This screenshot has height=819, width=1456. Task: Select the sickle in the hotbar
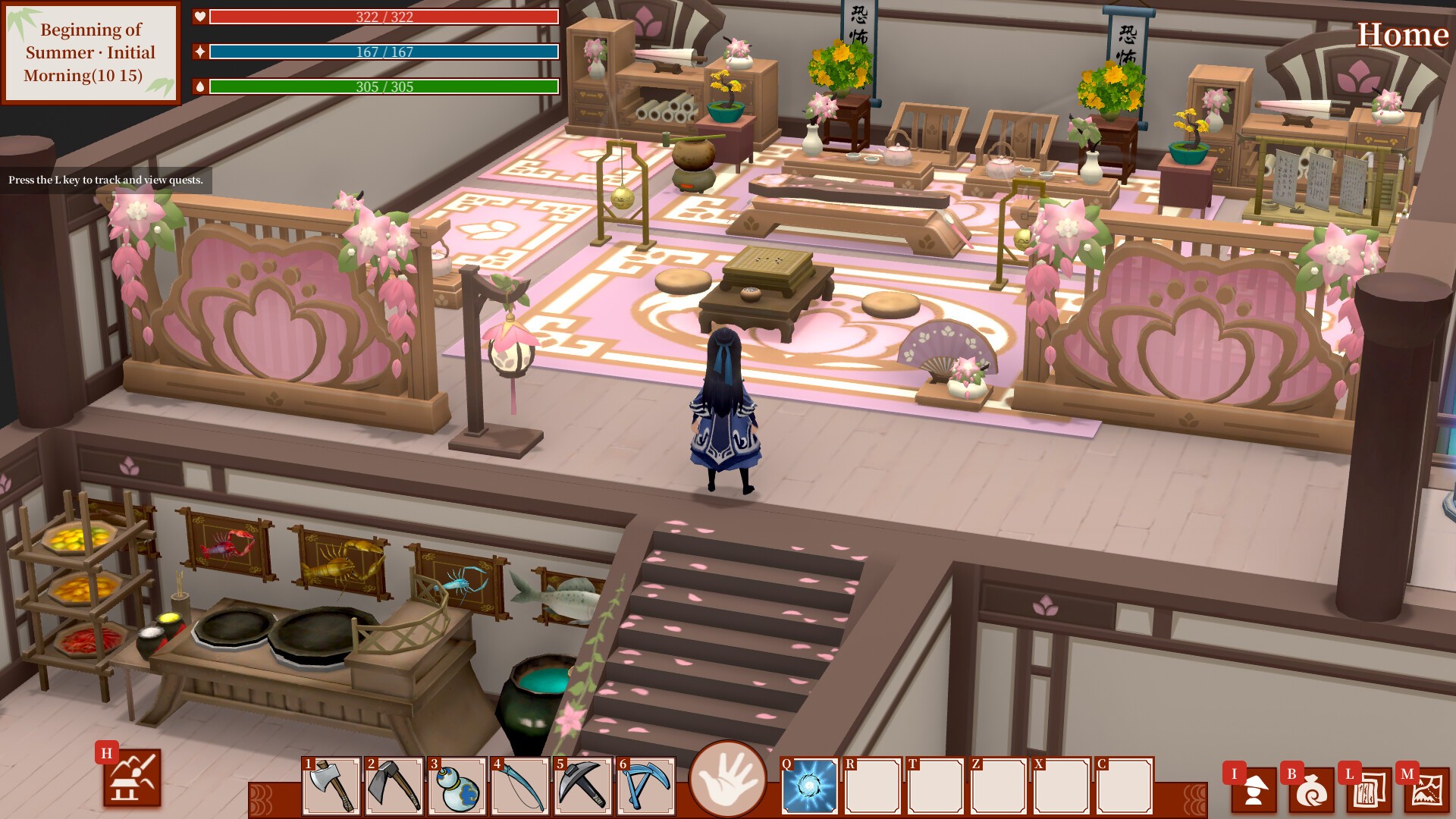coord(520,786)
